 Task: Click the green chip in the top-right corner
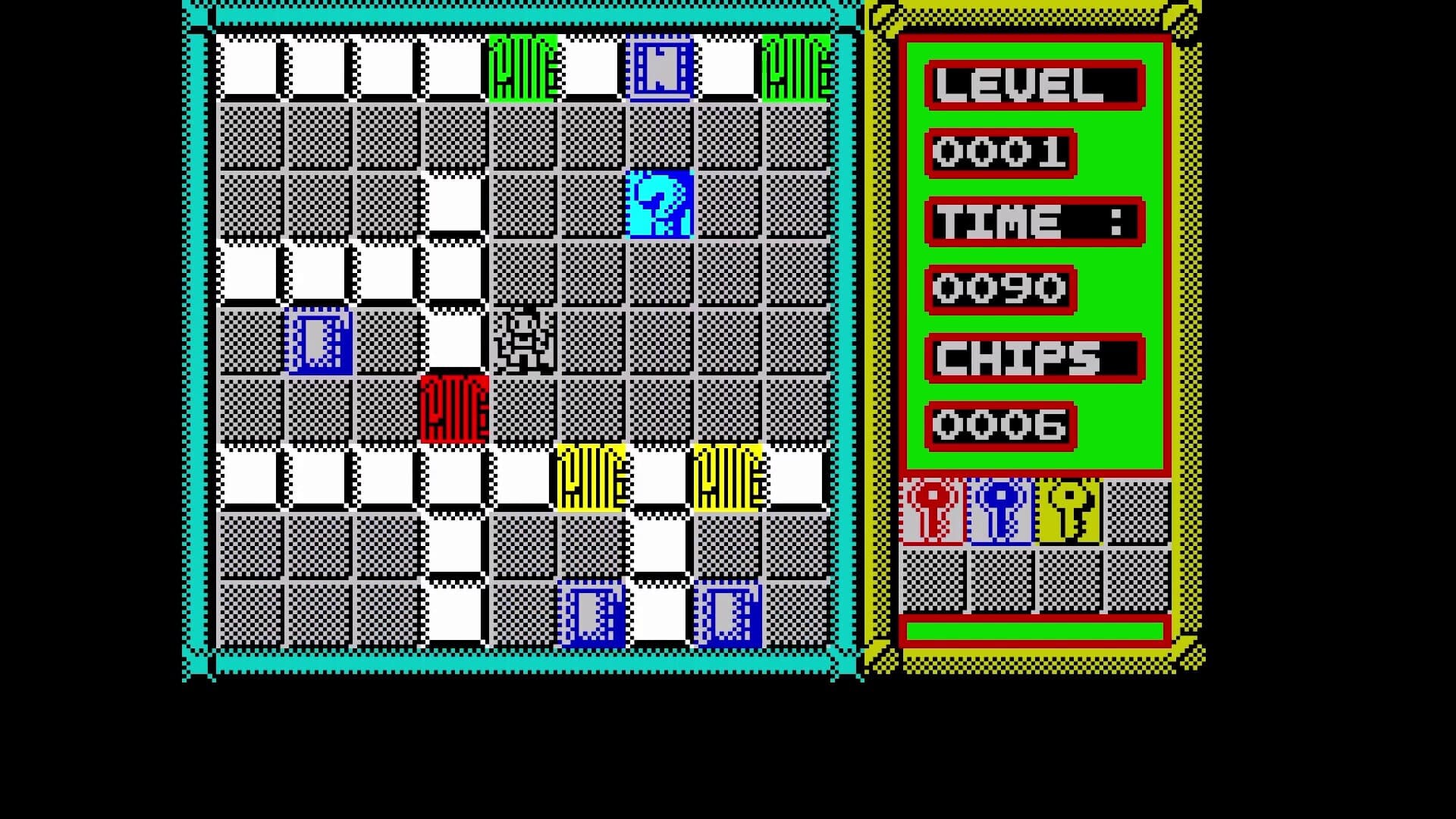(x=795, y=68)
